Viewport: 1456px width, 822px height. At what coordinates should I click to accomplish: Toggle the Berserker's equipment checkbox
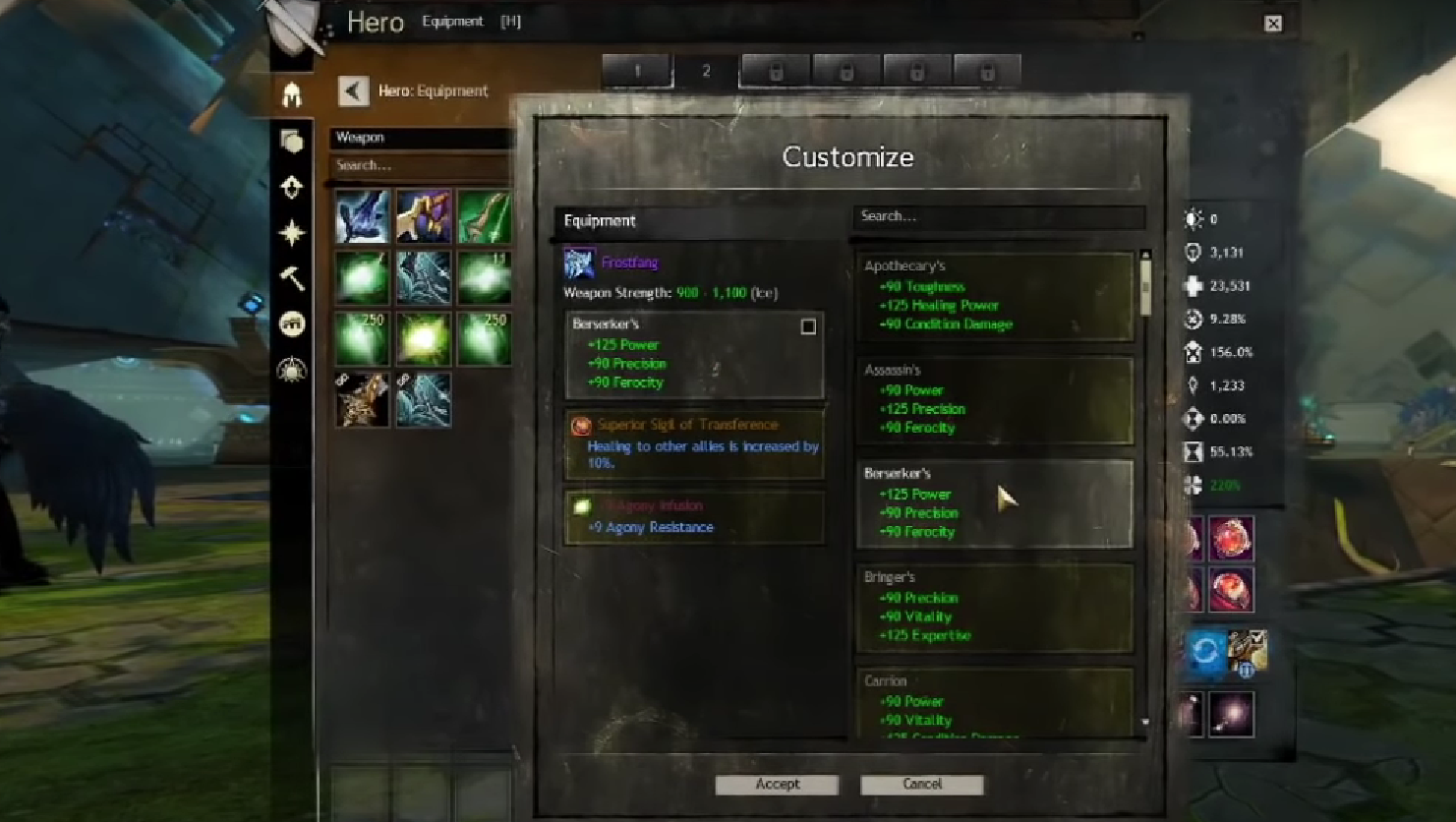808,326
